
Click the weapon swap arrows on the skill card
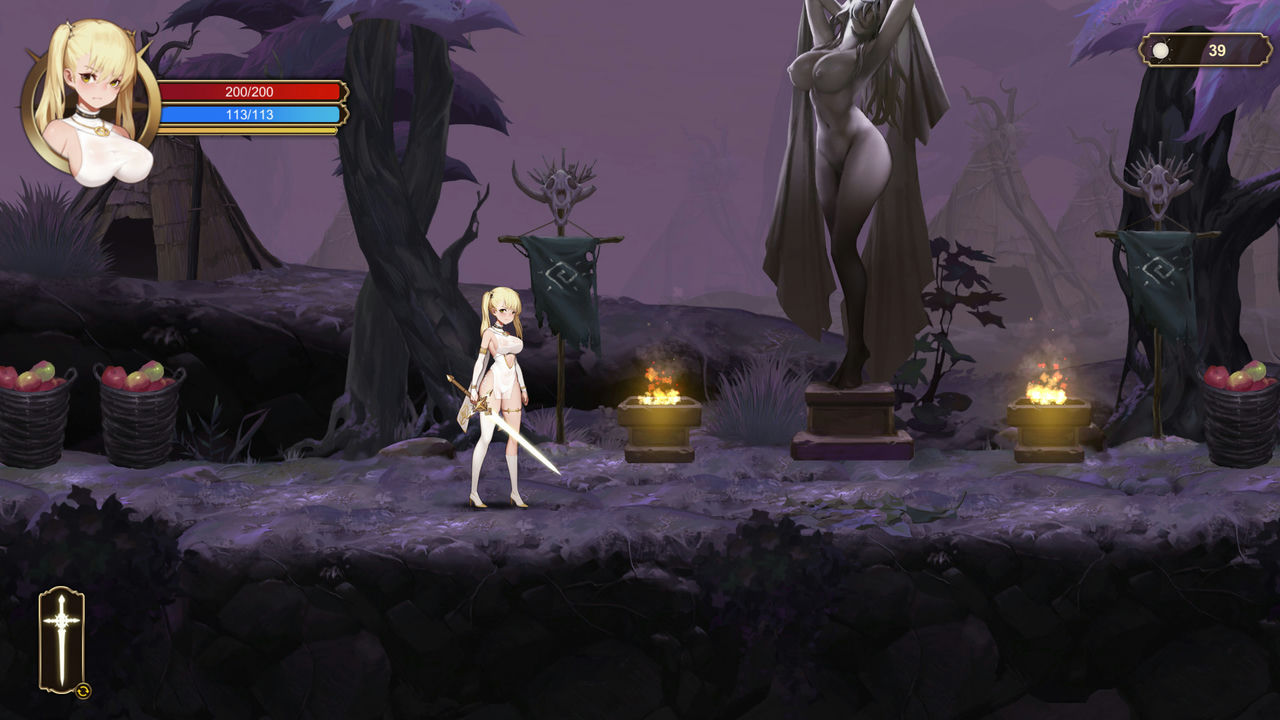pyautogui.click(x=84, y=688)
